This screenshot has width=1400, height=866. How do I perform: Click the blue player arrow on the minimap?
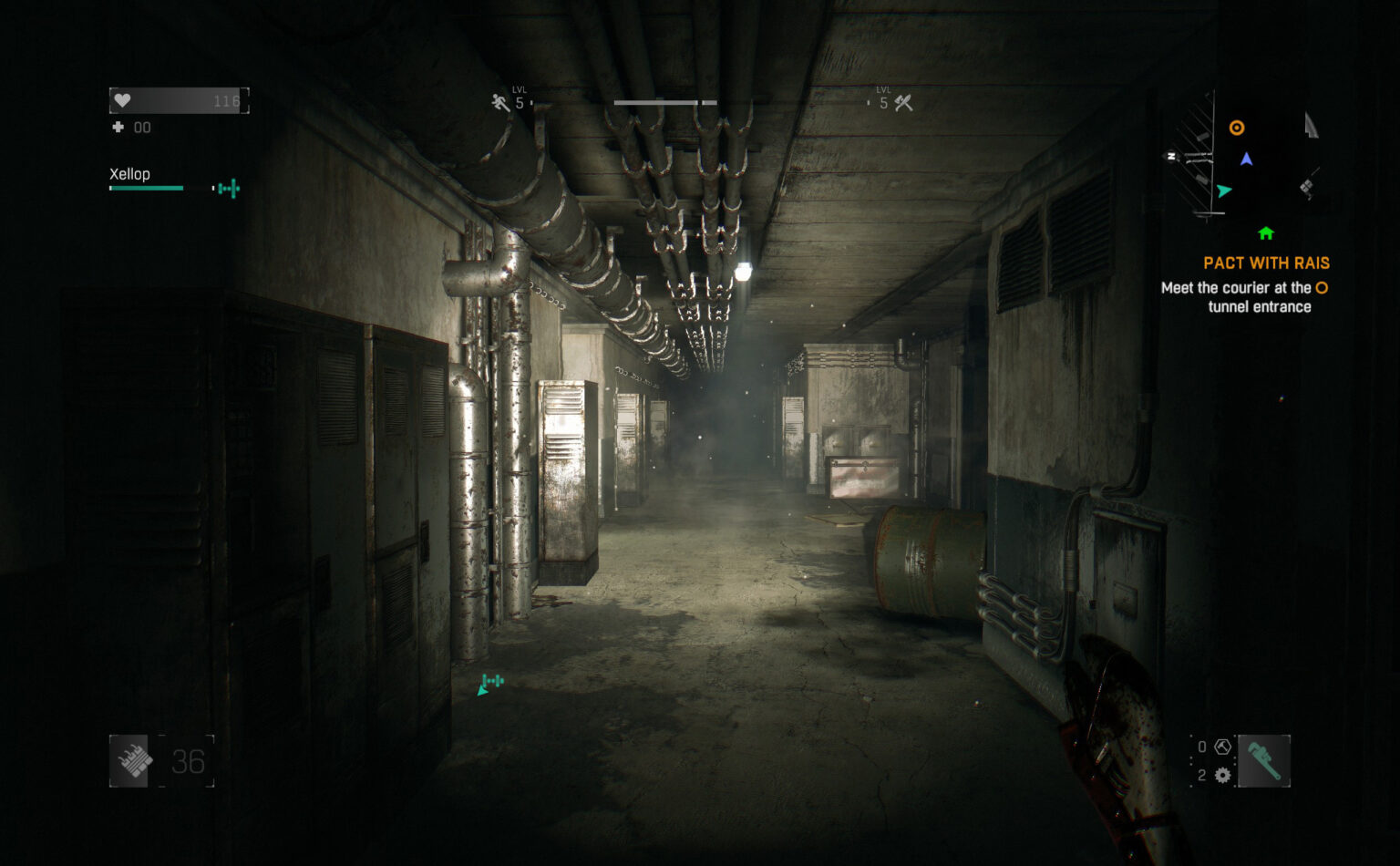click(1246, 160)
